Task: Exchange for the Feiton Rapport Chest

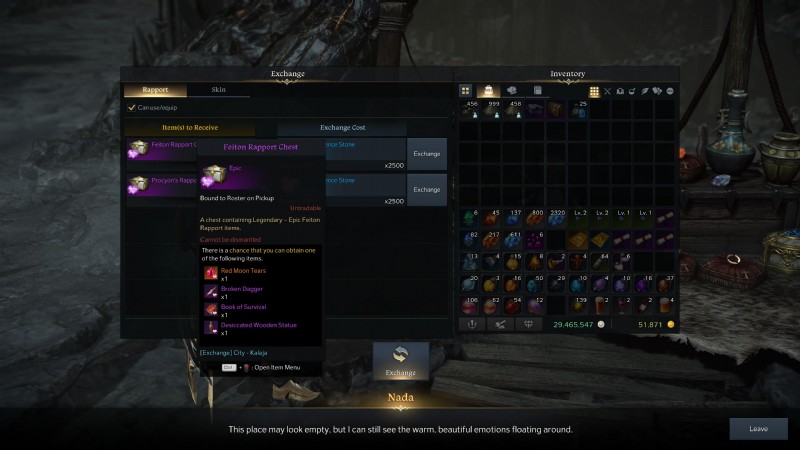Action: [427, 154]
